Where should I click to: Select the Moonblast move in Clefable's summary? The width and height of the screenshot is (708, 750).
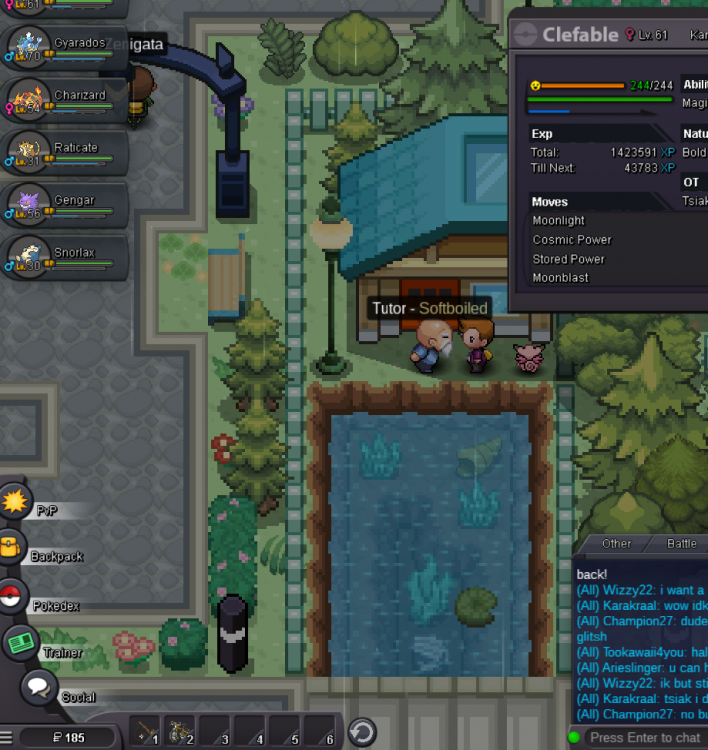(561, 278)
